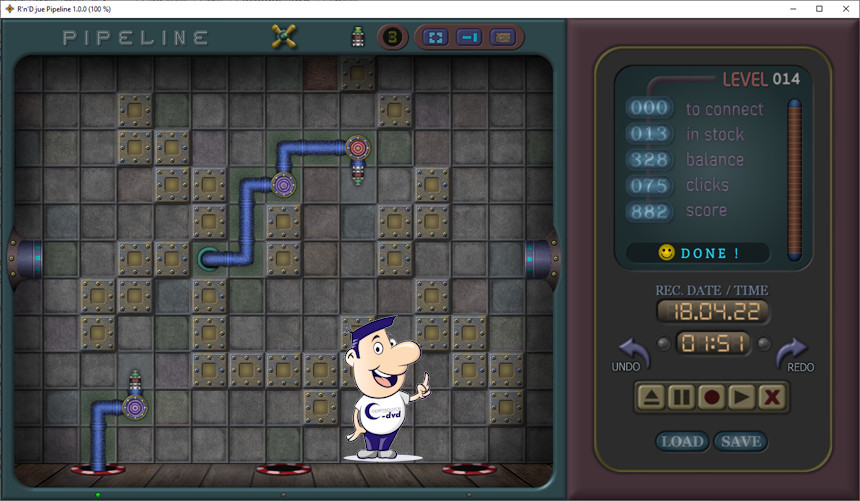The width and height of the screenshot is (860, 501).
Task: Pause the tape recording
Action: coord(681,397)
